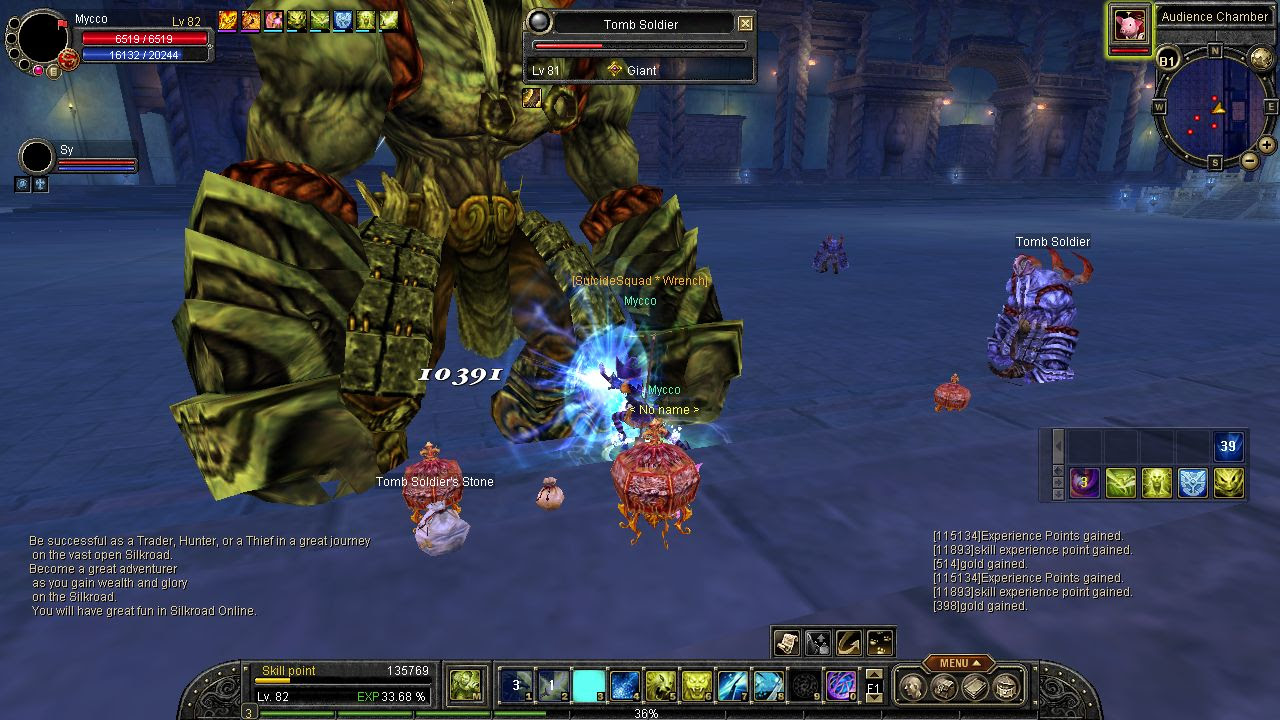
Task: Switch the hotbar page with the up arrow
Action: tap(874, 674)
